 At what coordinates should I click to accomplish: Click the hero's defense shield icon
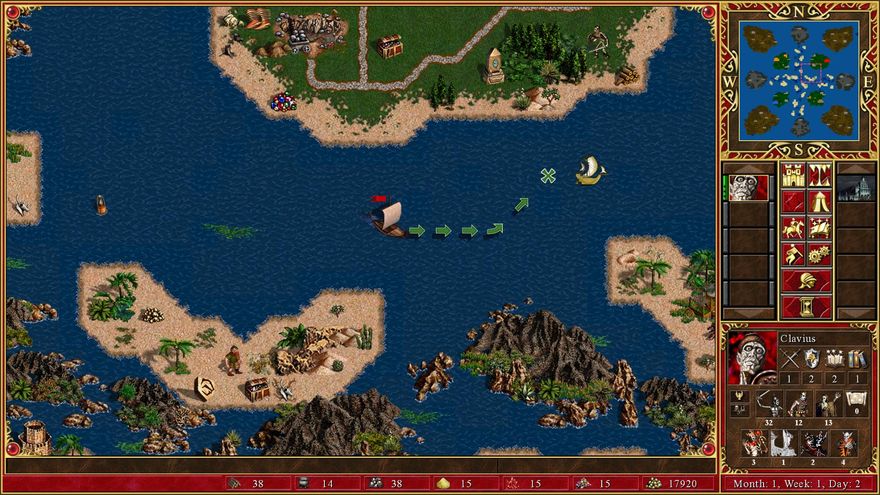pyautogui.click(x=812, y=359)
